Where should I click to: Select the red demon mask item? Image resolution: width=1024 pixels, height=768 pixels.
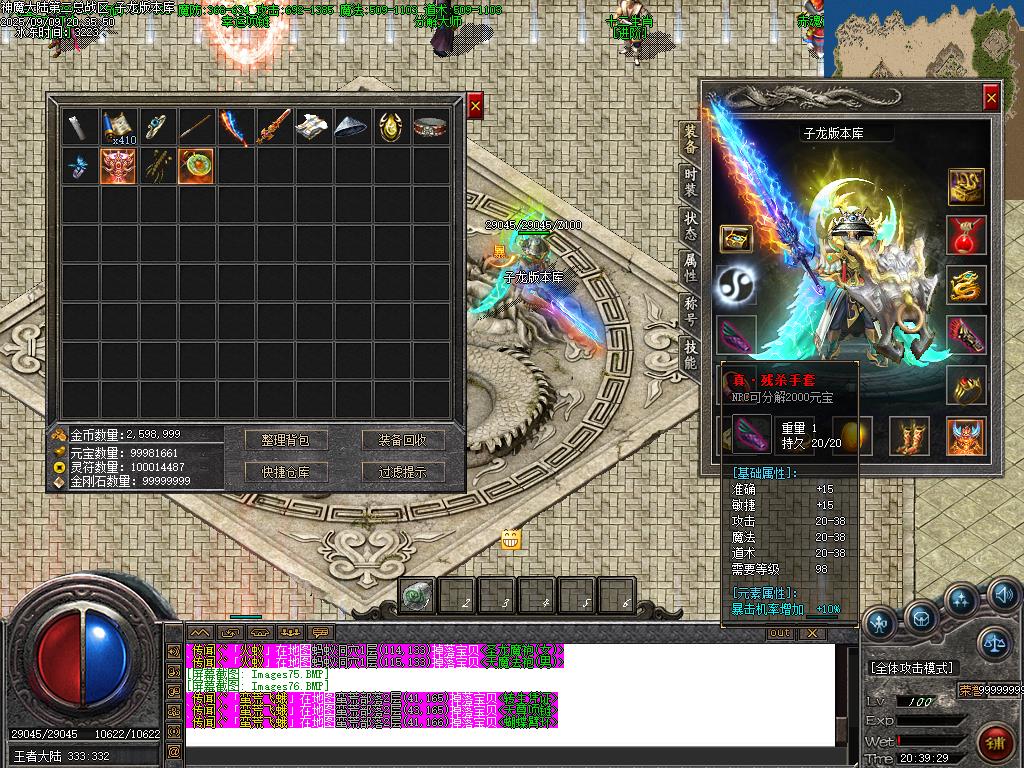[x=118, y=165]
